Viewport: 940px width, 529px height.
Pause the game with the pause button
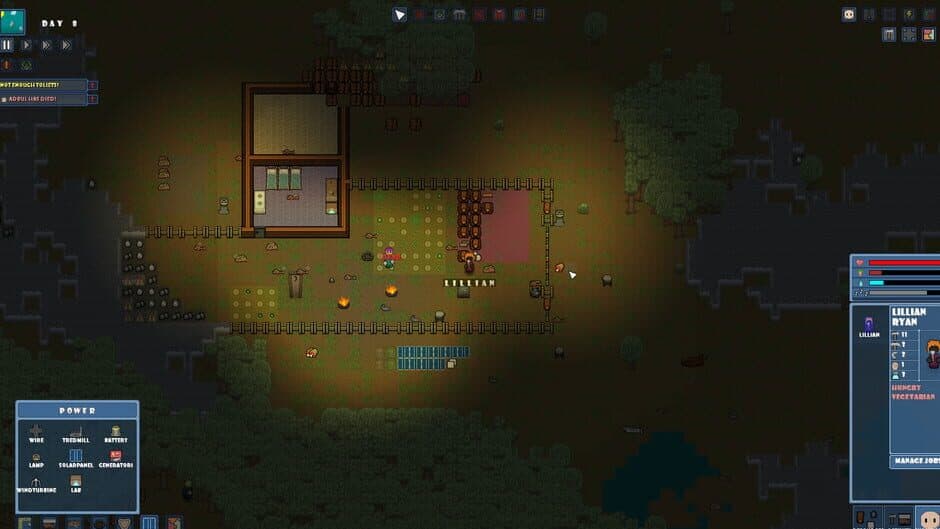[x=7, y=45]
